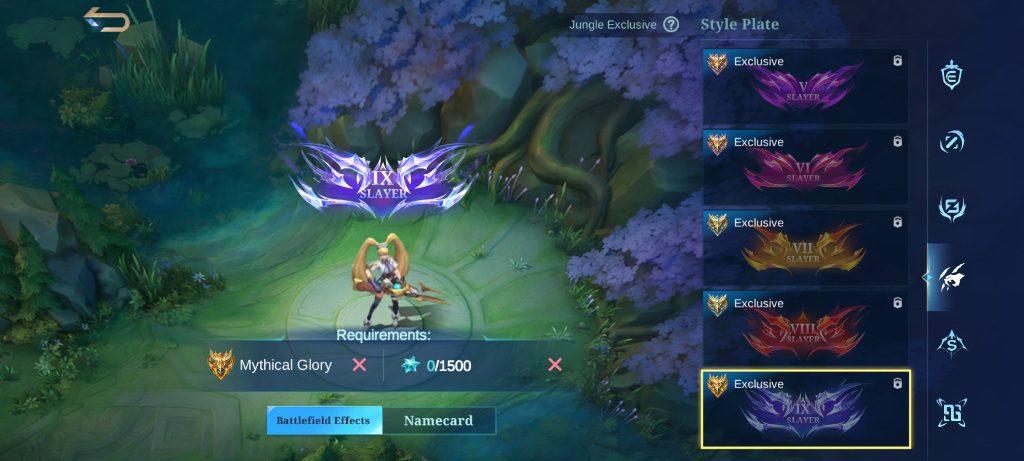Viewport: 1024px width, 461px height.
Task: Open the angular square glyph category
Action: [x=952, y=411]
